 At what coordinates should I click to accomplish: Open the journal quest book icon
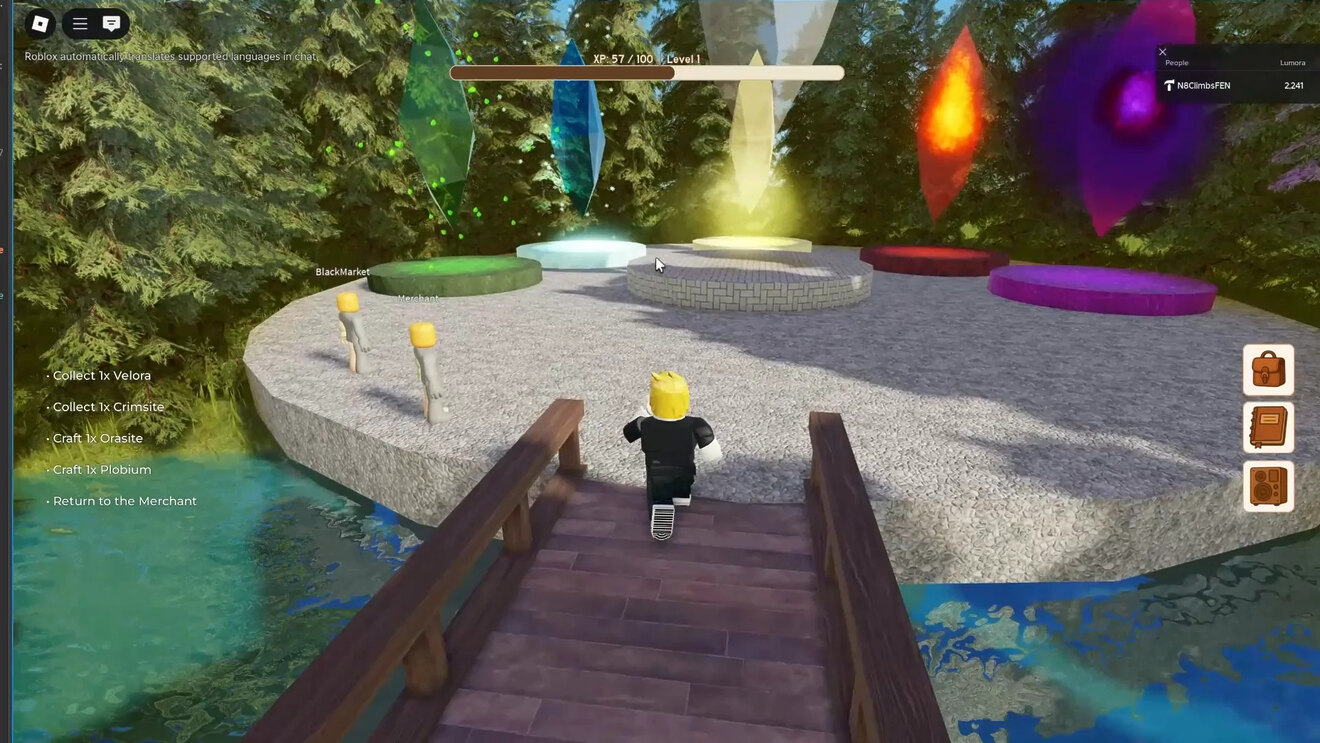[1268, 430]
